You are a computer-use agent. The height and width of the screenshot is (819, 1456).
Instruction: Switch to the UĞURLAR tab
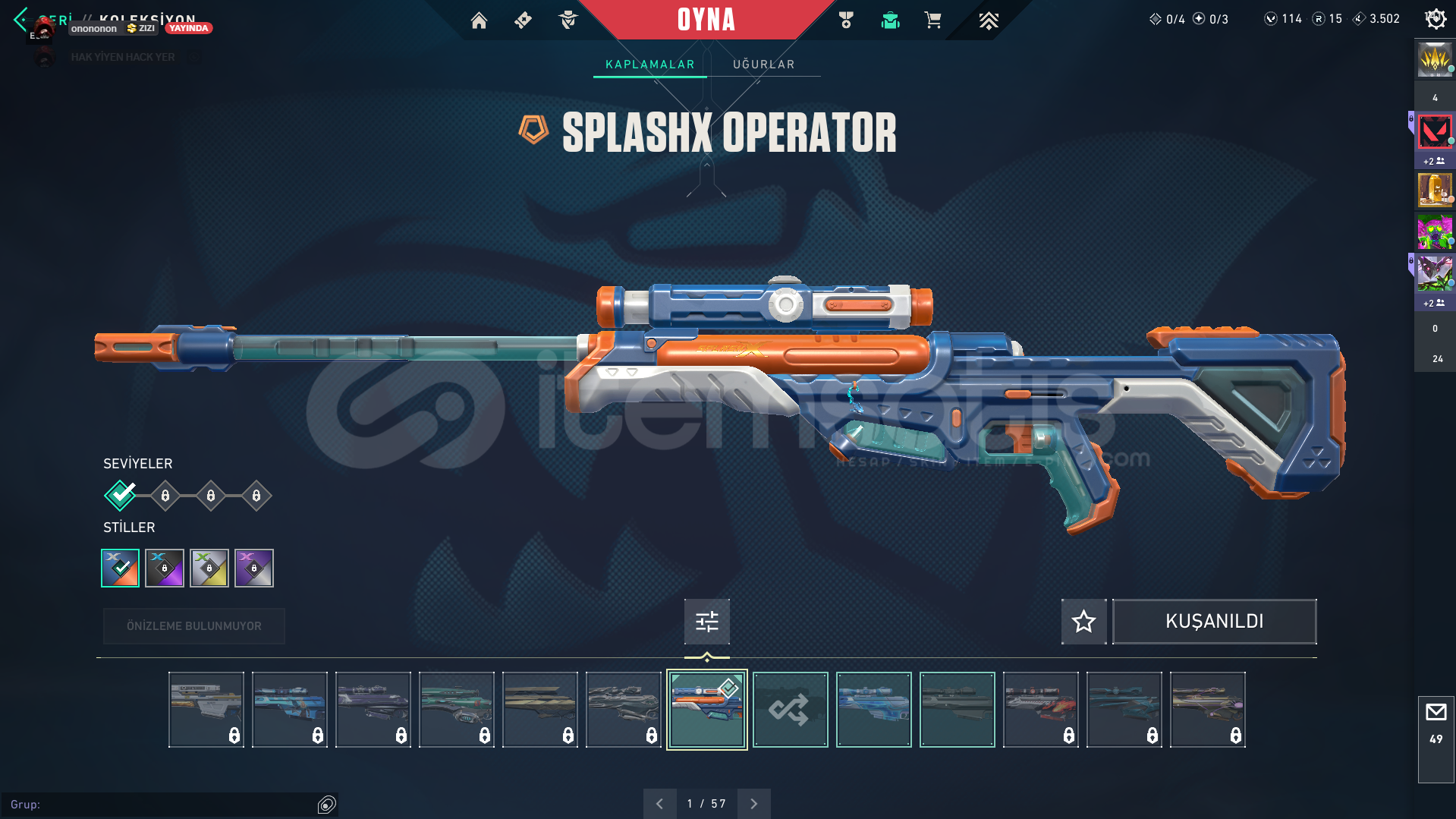pyautogui.click(x=763, y=65)
